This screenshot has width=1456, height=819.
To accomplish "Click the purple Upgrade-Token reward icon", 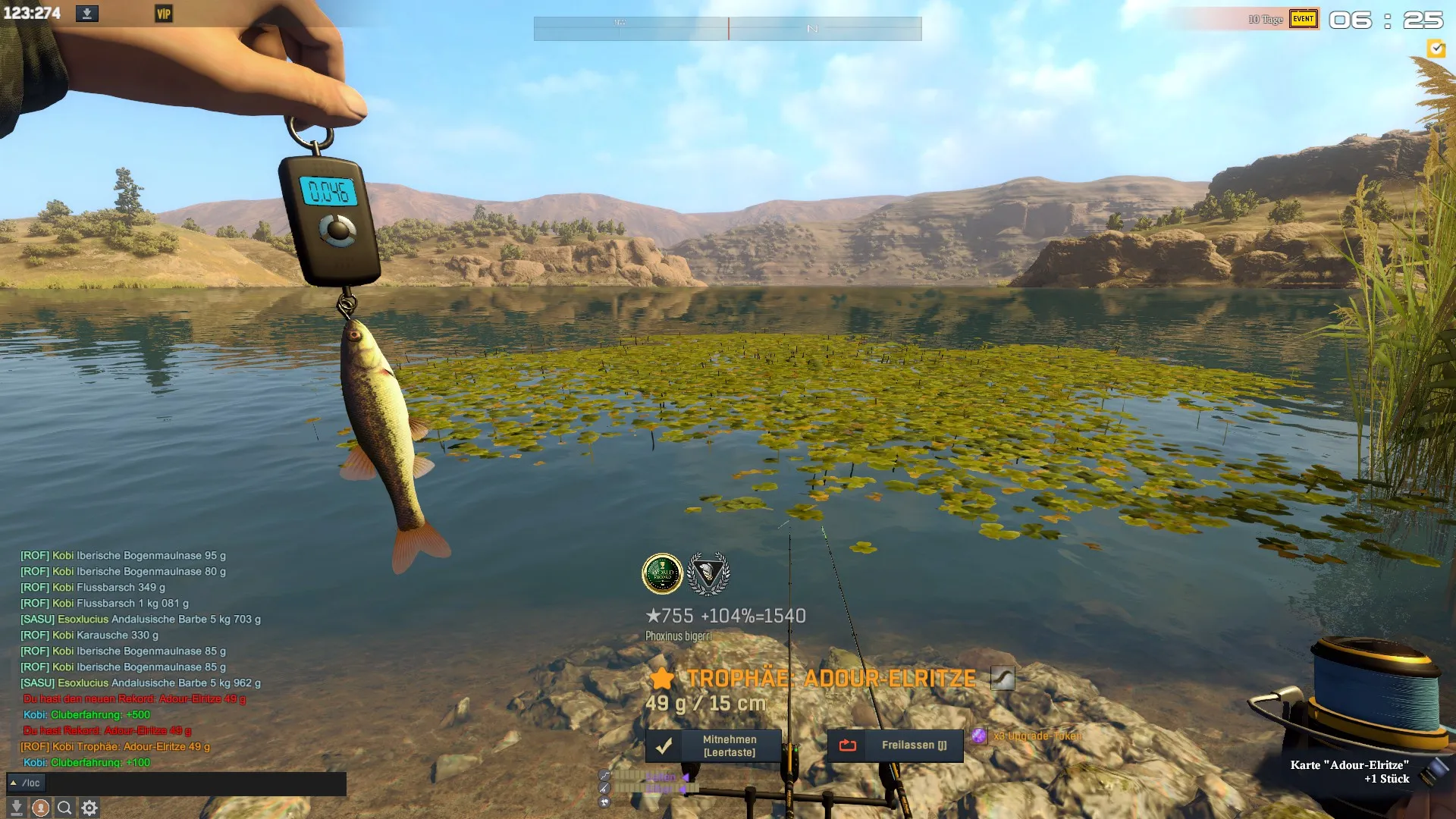I will coord(979,736).
